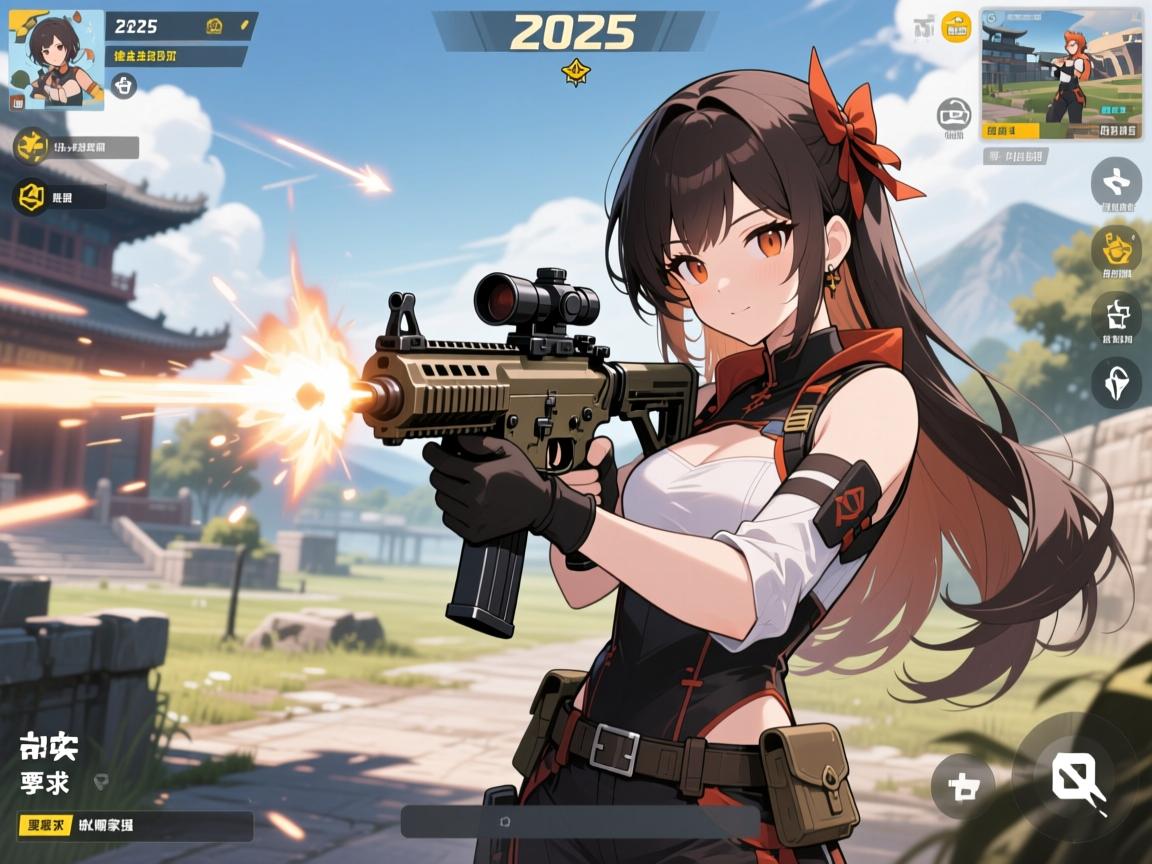Viewport: 1152px width, 864px height.
Task: Tap the large round button at bottom right
Action: coord(1076,777)
